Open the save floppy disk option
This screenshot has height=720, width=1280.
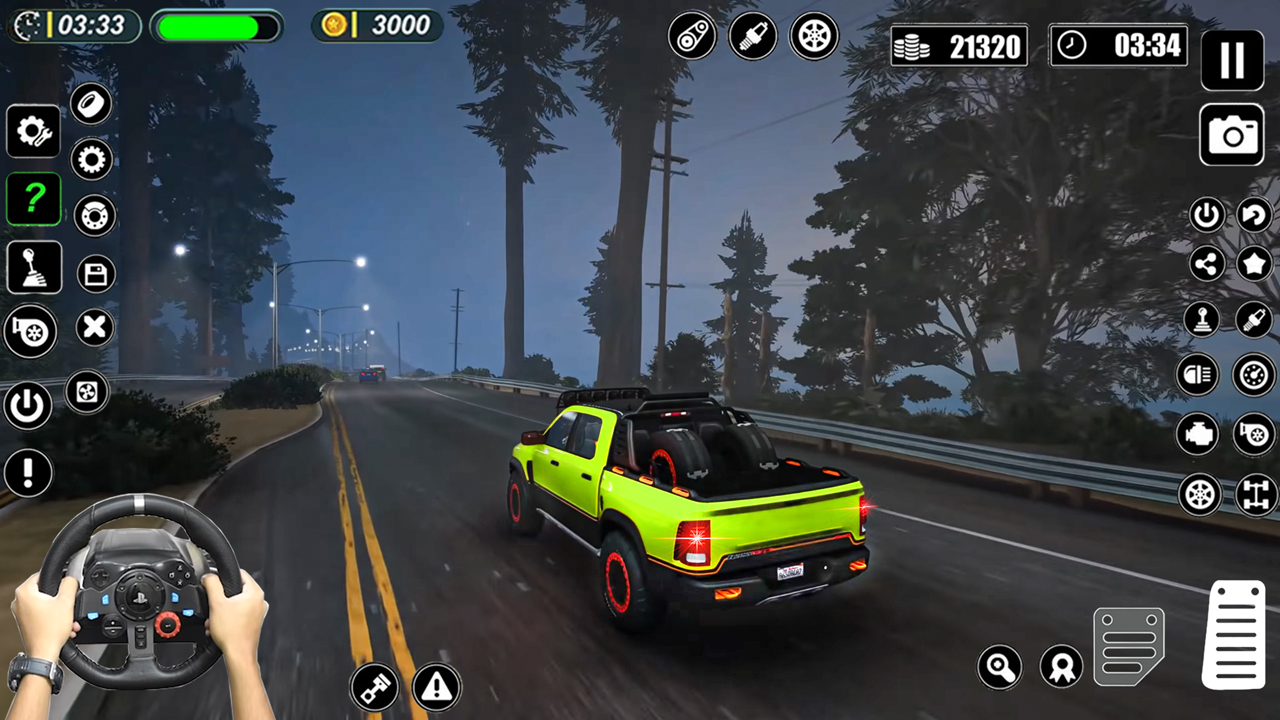pyautogui.click(x=95, y=273)
